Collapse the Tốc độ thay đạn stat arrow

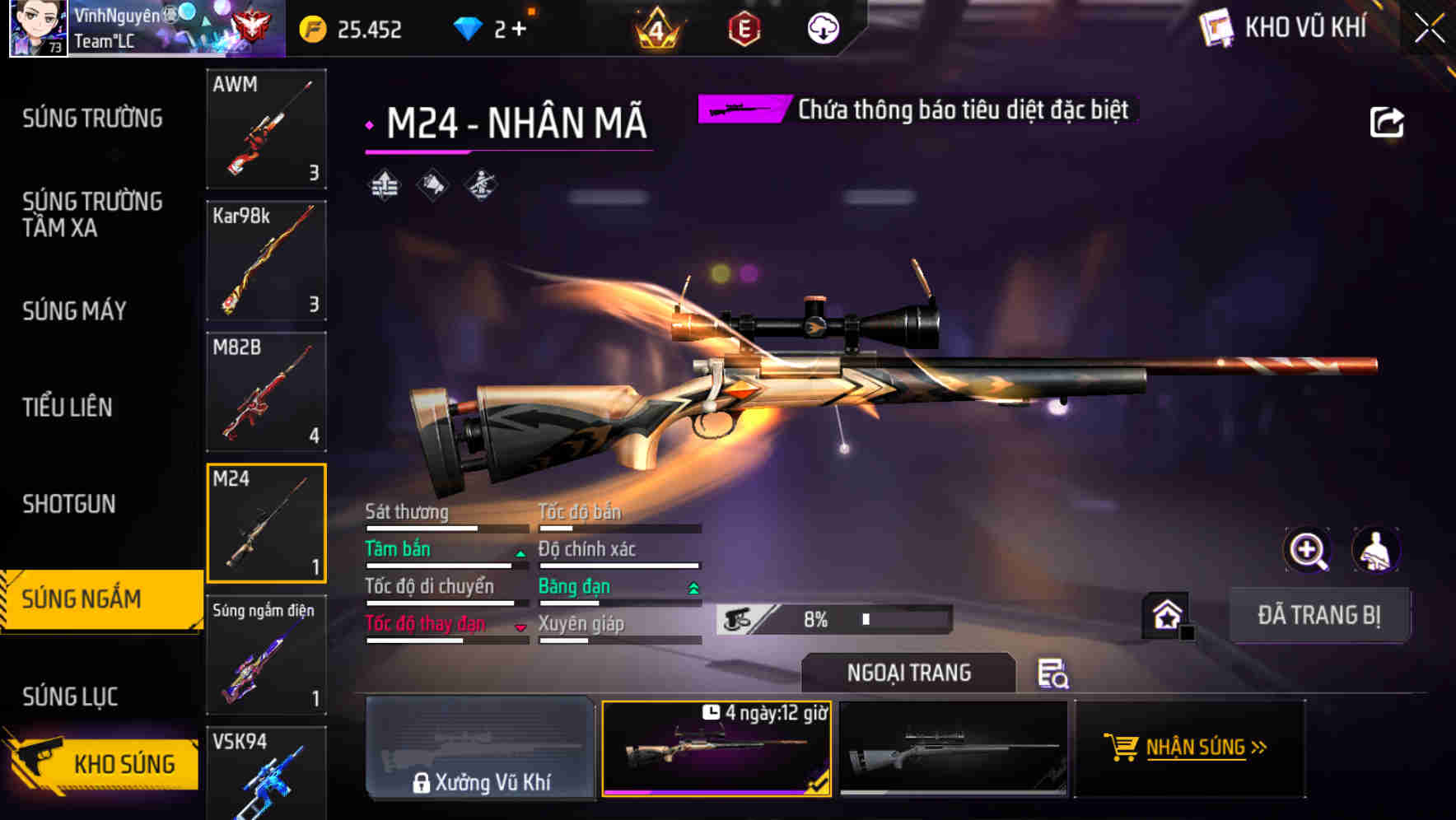519,627
